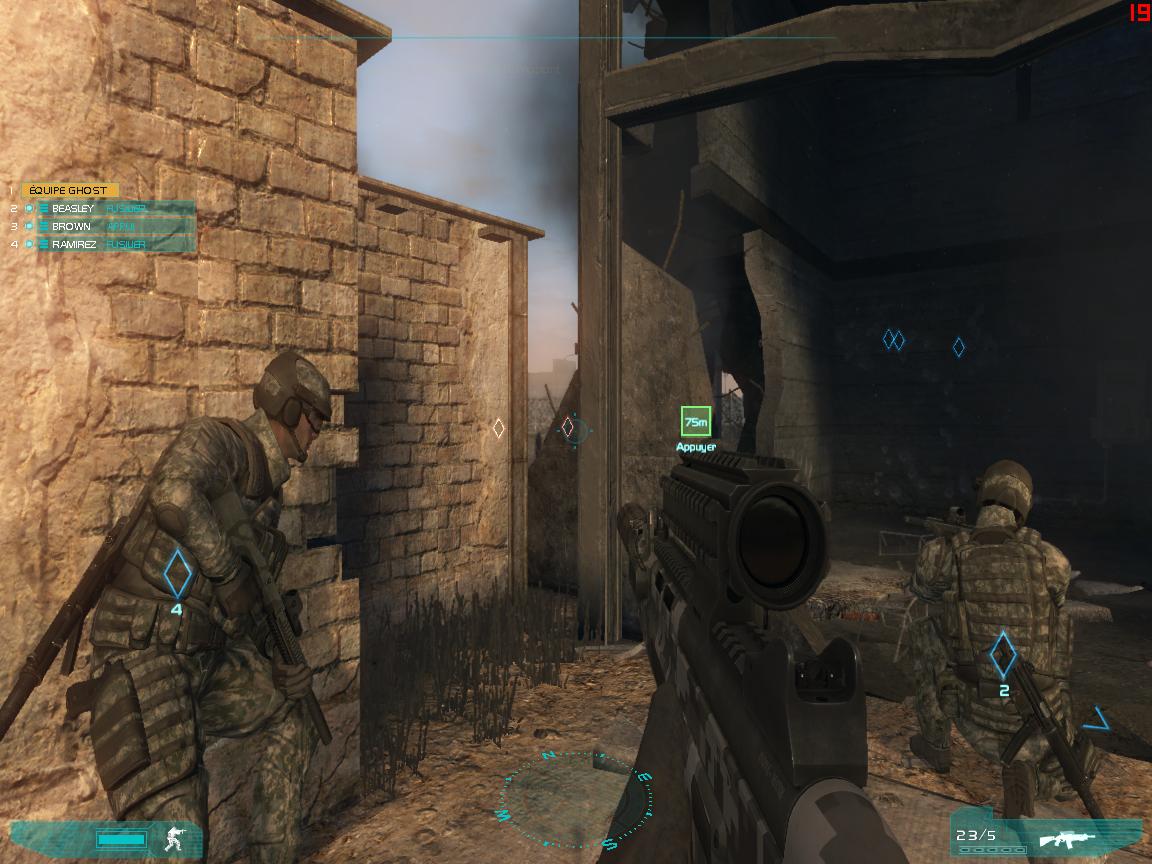The image size is (1152, 864).
Task: Select the teammate diamond marker numbered 2
Action: click(x=1003, y=655)
